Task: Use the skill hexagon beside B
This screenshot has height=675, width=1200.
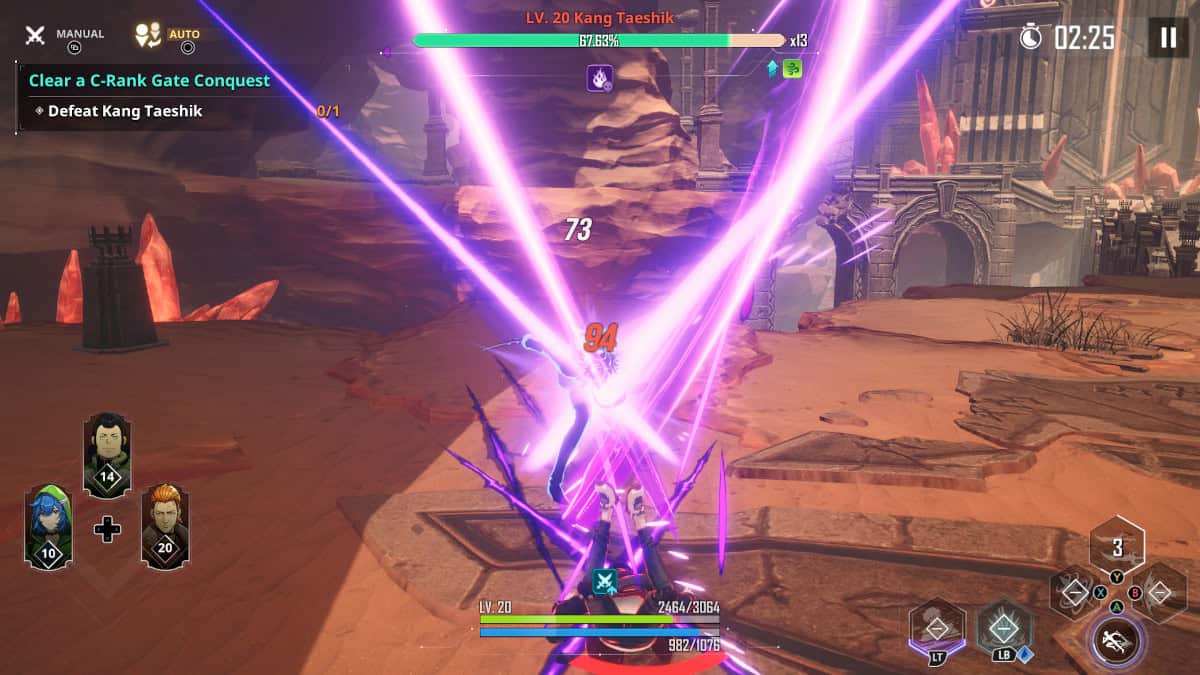Action: click(1161, 593)
